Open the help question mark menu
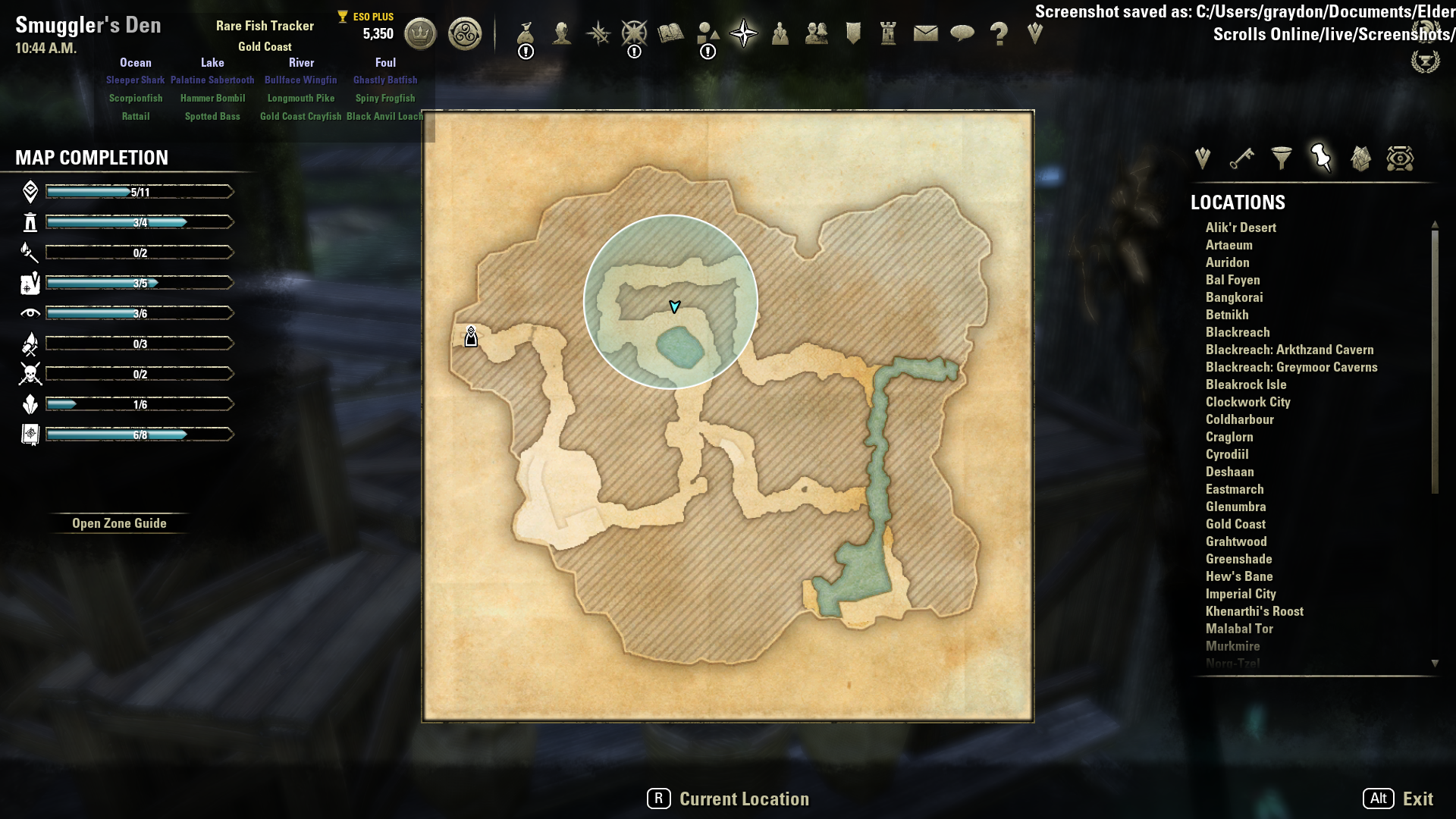Viewport: 1456px width, 819px height. (x=999, y=34)
